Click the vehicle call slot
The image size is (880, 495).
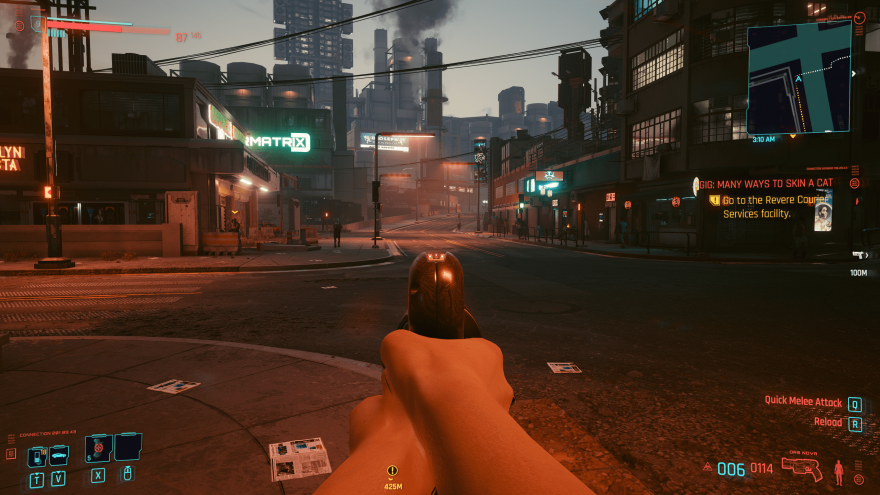[59, 455]
